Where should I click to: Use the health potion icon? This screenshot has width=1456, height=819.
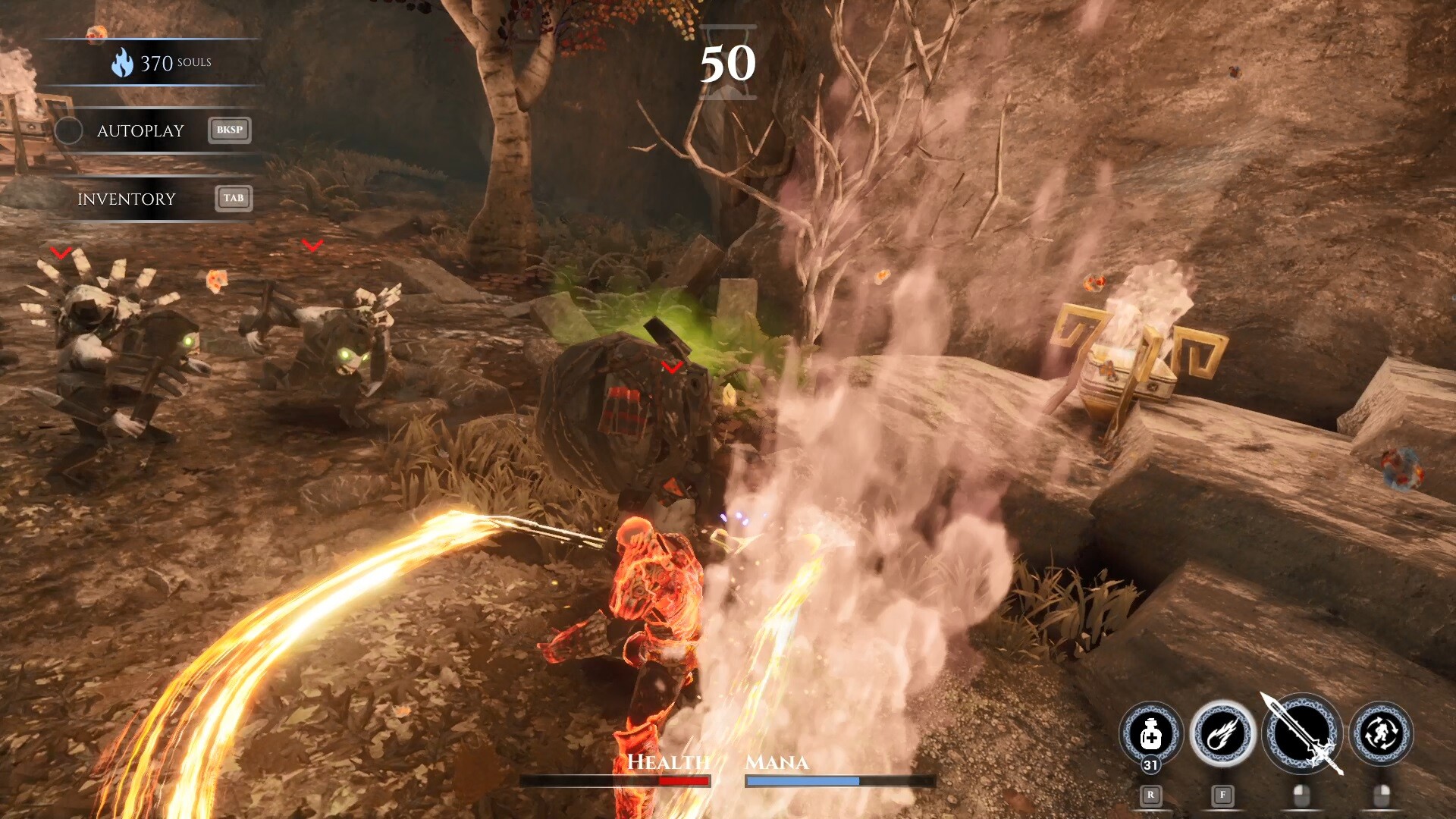pyautogui.click(x=1150, y=734)
